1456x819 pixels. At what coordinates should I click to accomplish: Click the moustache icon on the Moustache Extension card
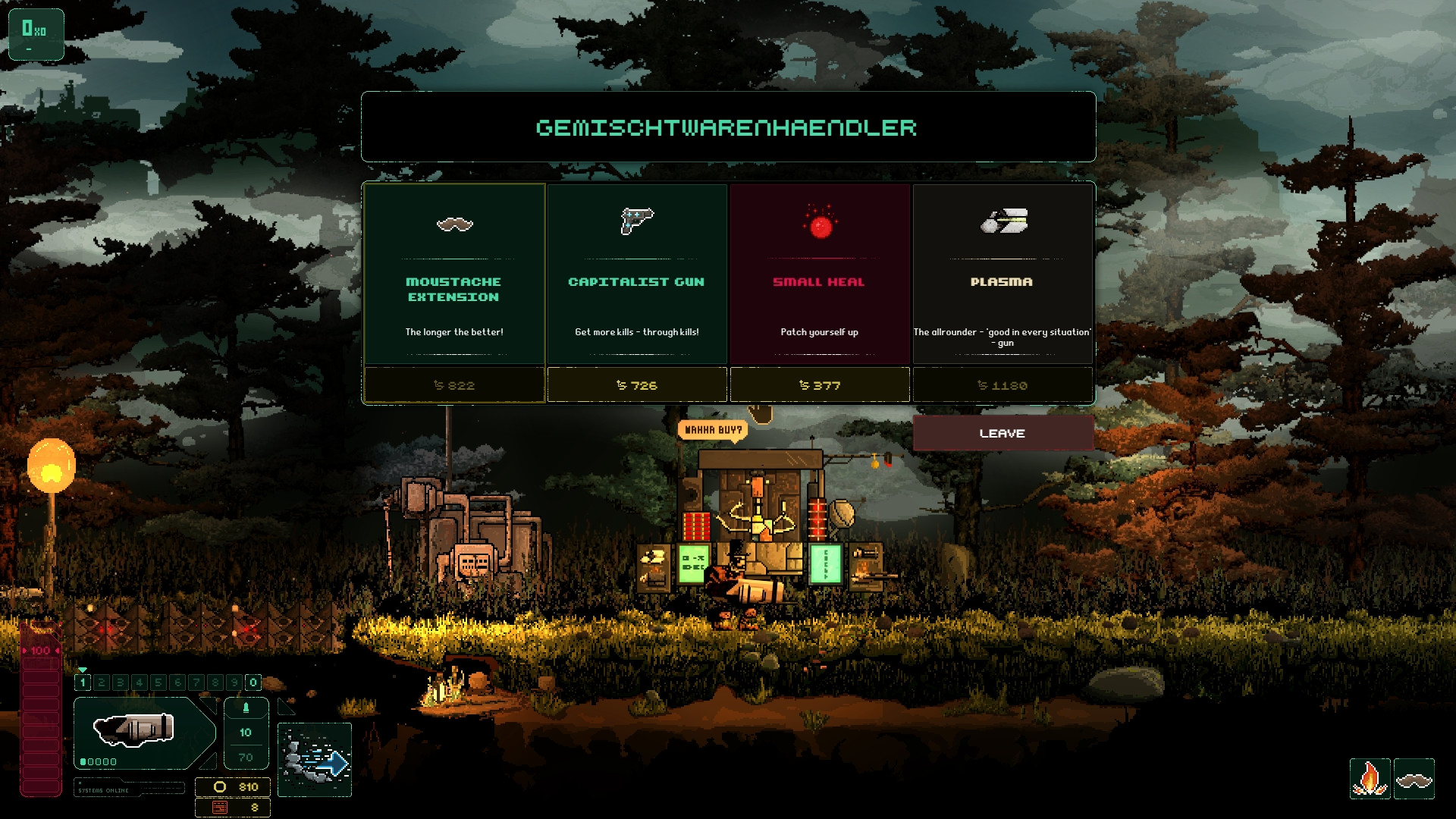point(453,225)
